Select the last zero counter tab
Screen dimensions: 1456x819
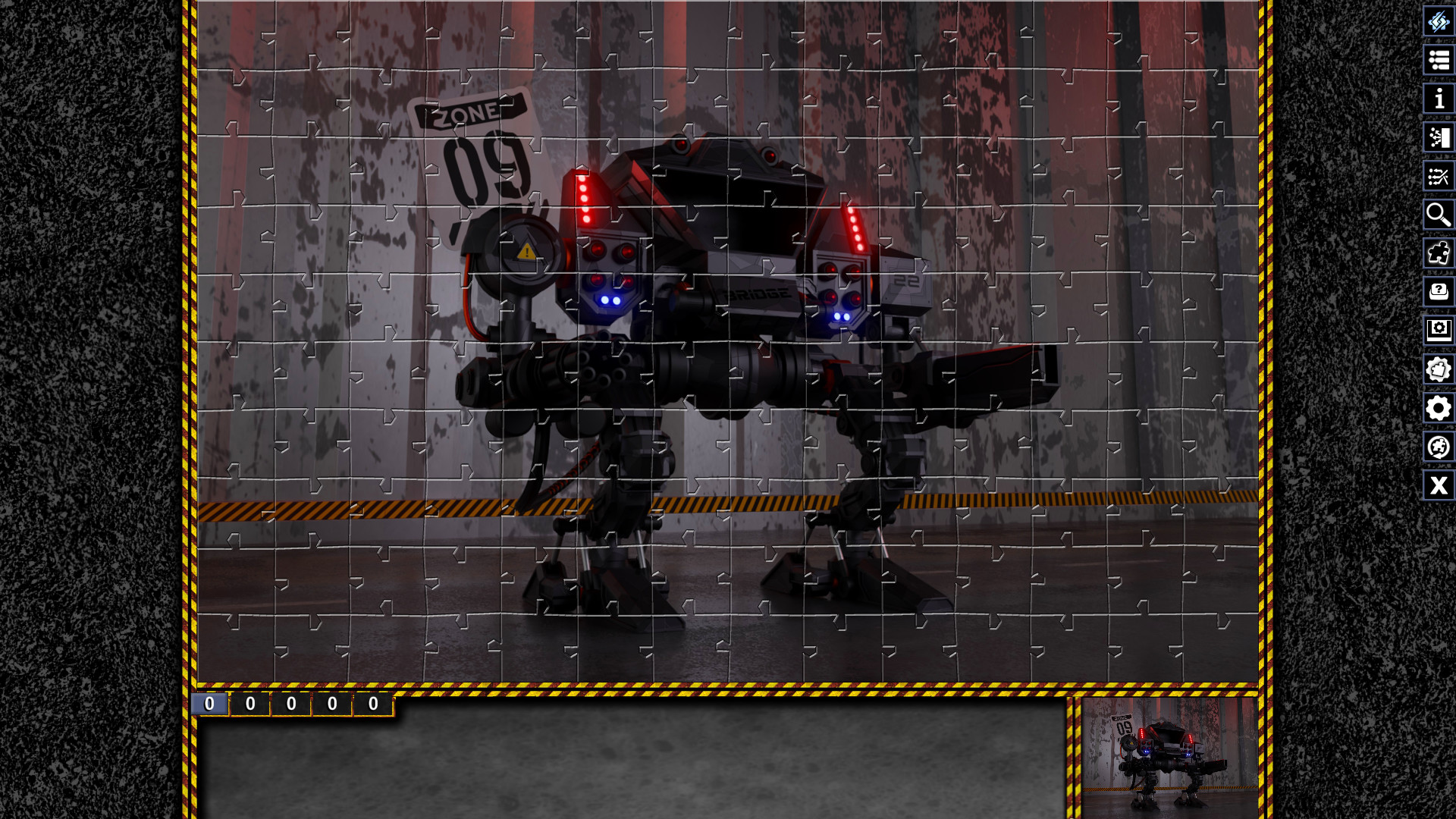[372, 704]
